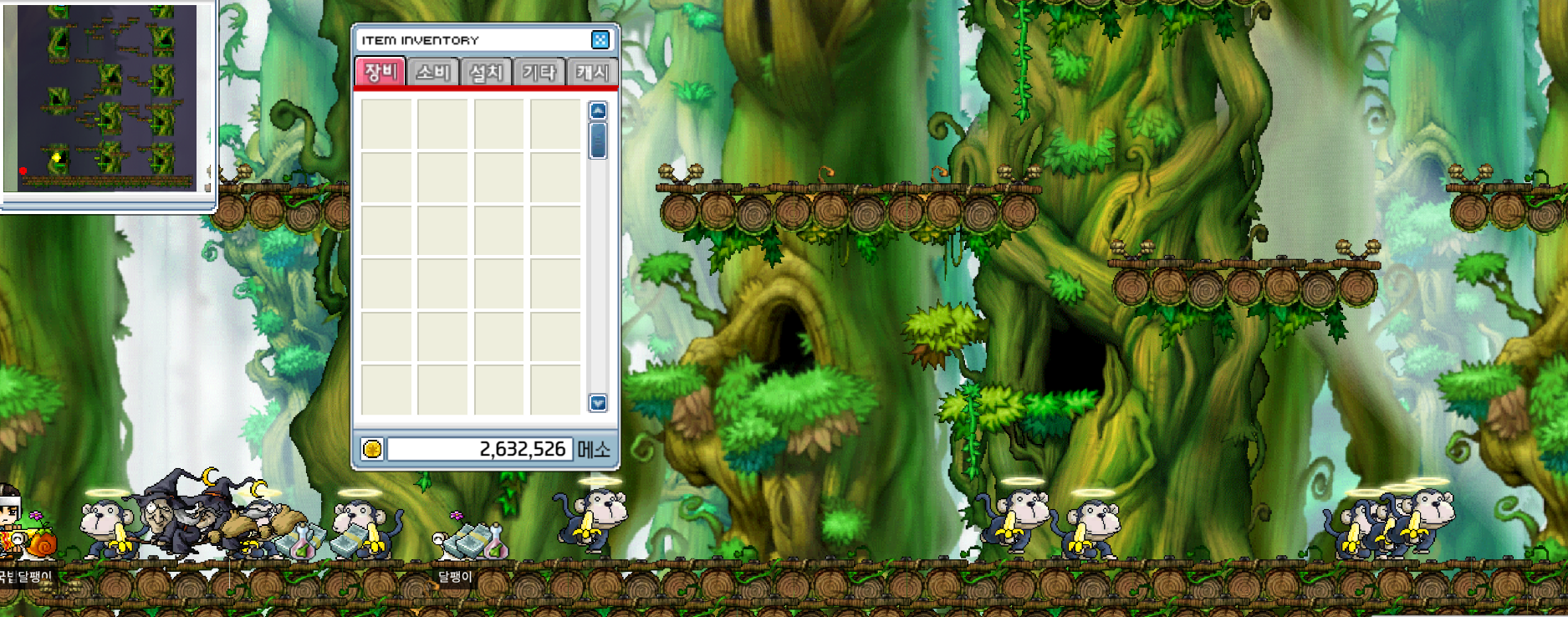The image size is (1568, 617).
Task: Click the minimap in the corner
Action: (x=107, y=98)
